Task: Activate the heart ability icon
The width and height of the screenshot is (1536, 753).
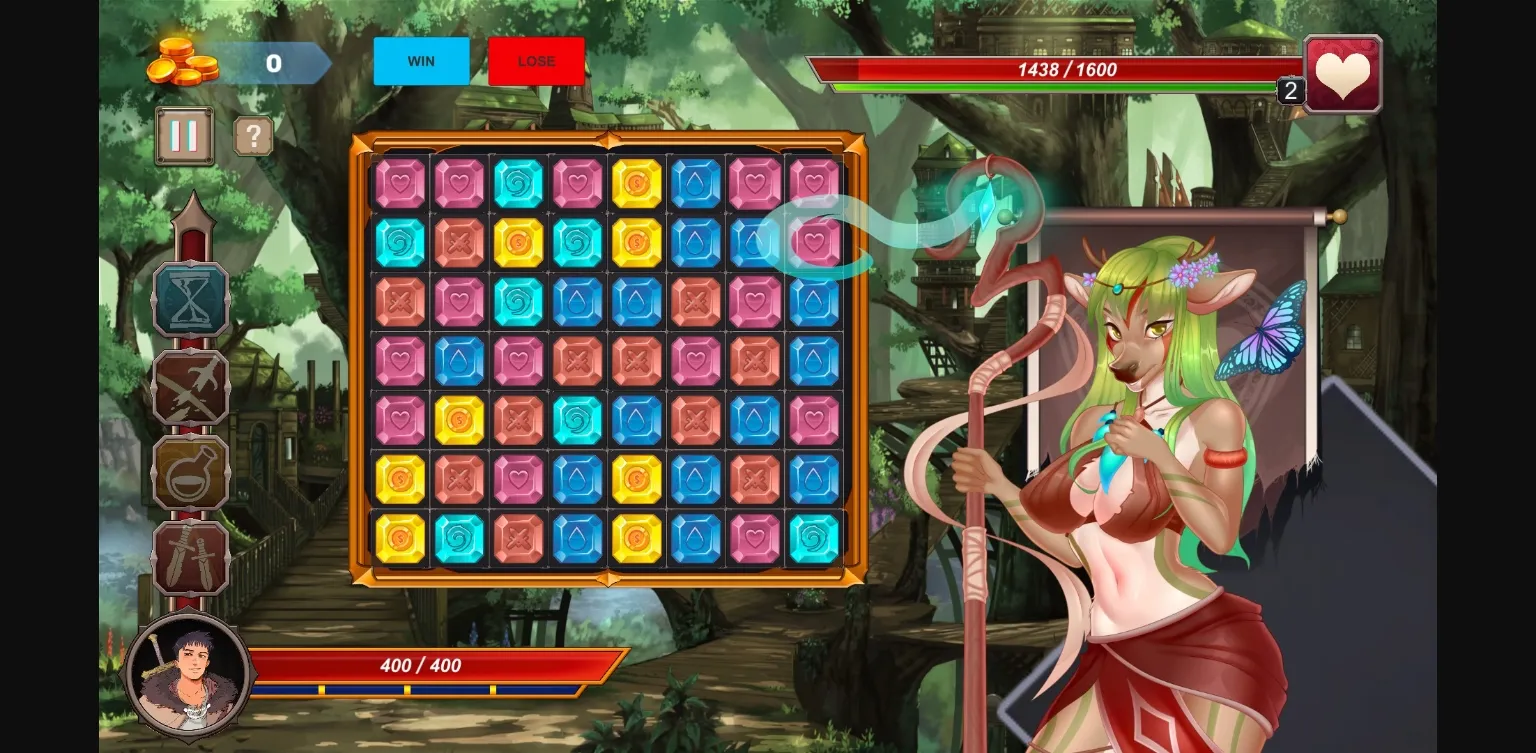Action: pyautogui.click(x=1343, y=72)
